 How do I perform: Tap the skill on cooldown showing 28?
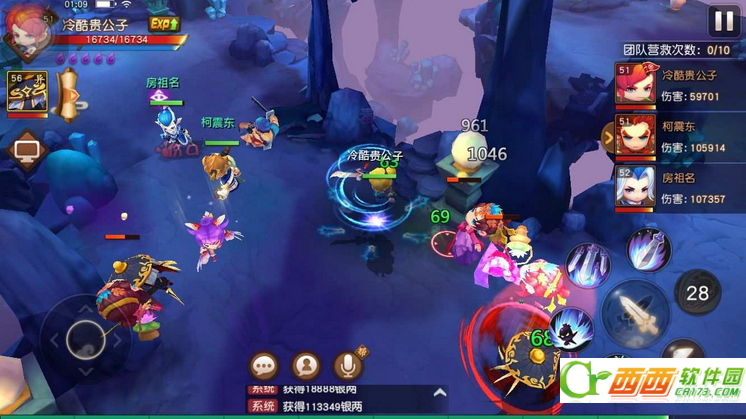tap(697, 293)
